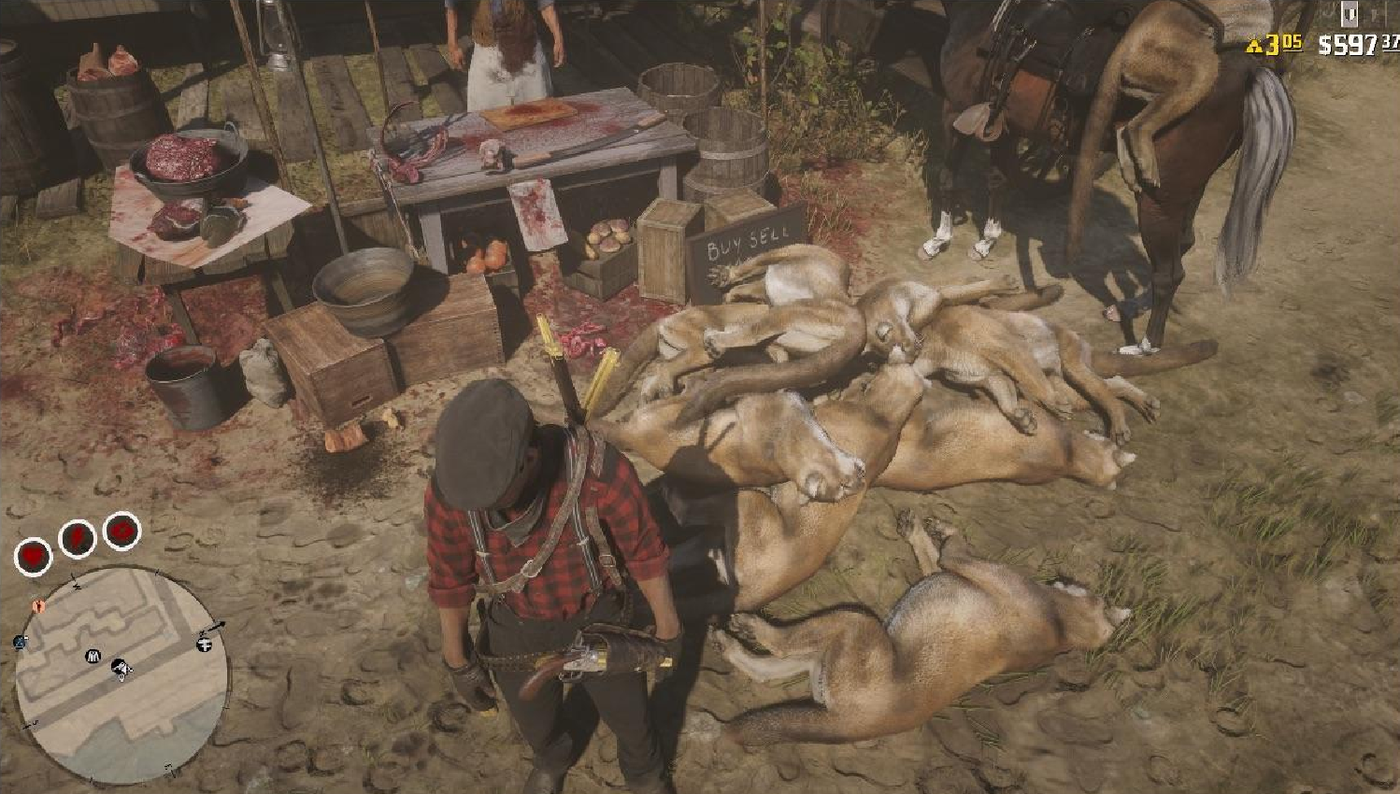Viewport: 1400px width, 794px height.
Task: Click the tailor shirt icon on the minimap
Action: coord(92,655)
